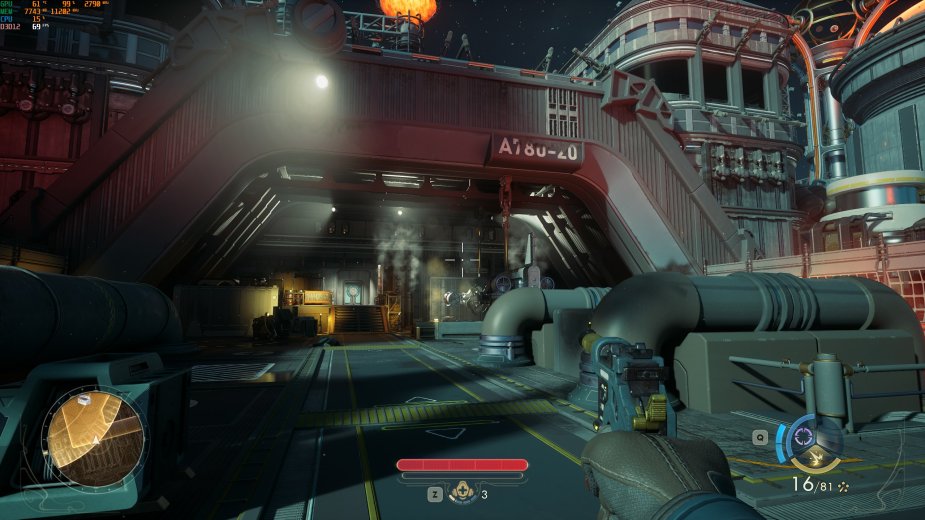The width and height of the screenshot is (925, 520).
Task: Click the circular minimap
Action: coord(95,437)
